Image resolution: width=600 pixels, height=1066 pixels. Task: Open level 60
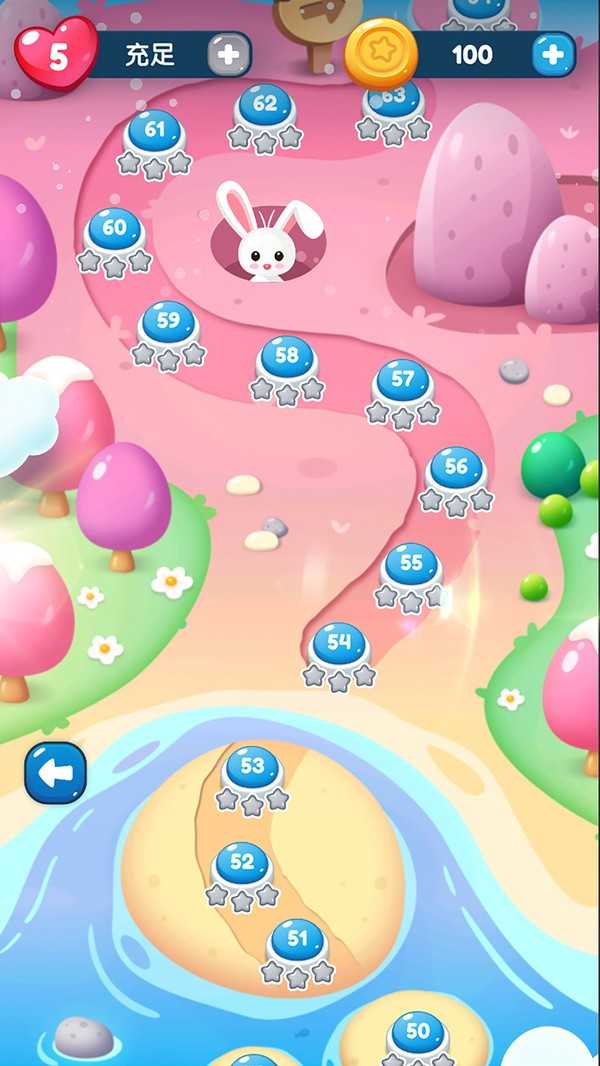[x=114, y=229]
